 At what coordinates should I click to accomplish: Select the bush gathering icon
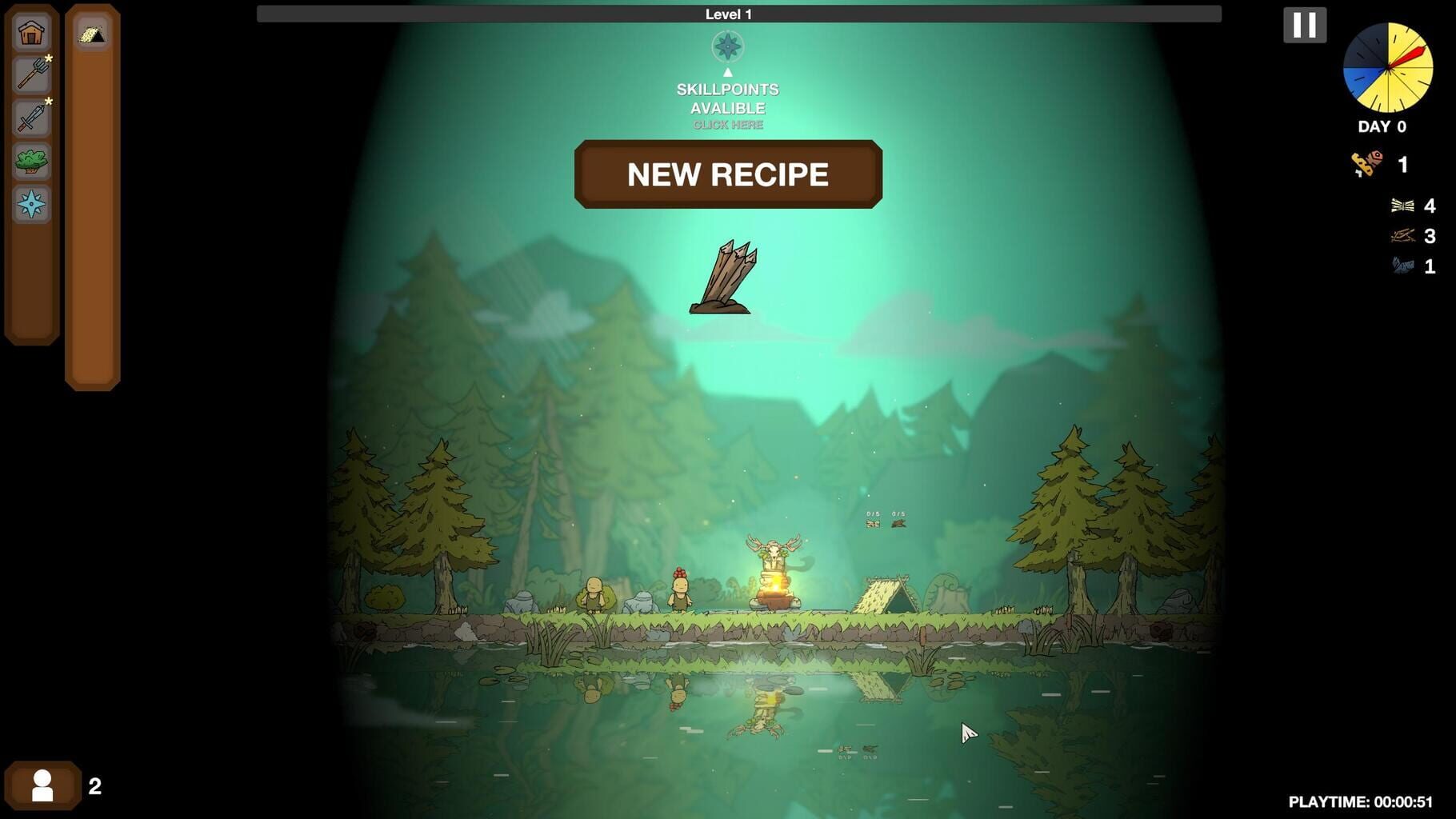coord(30,161)
